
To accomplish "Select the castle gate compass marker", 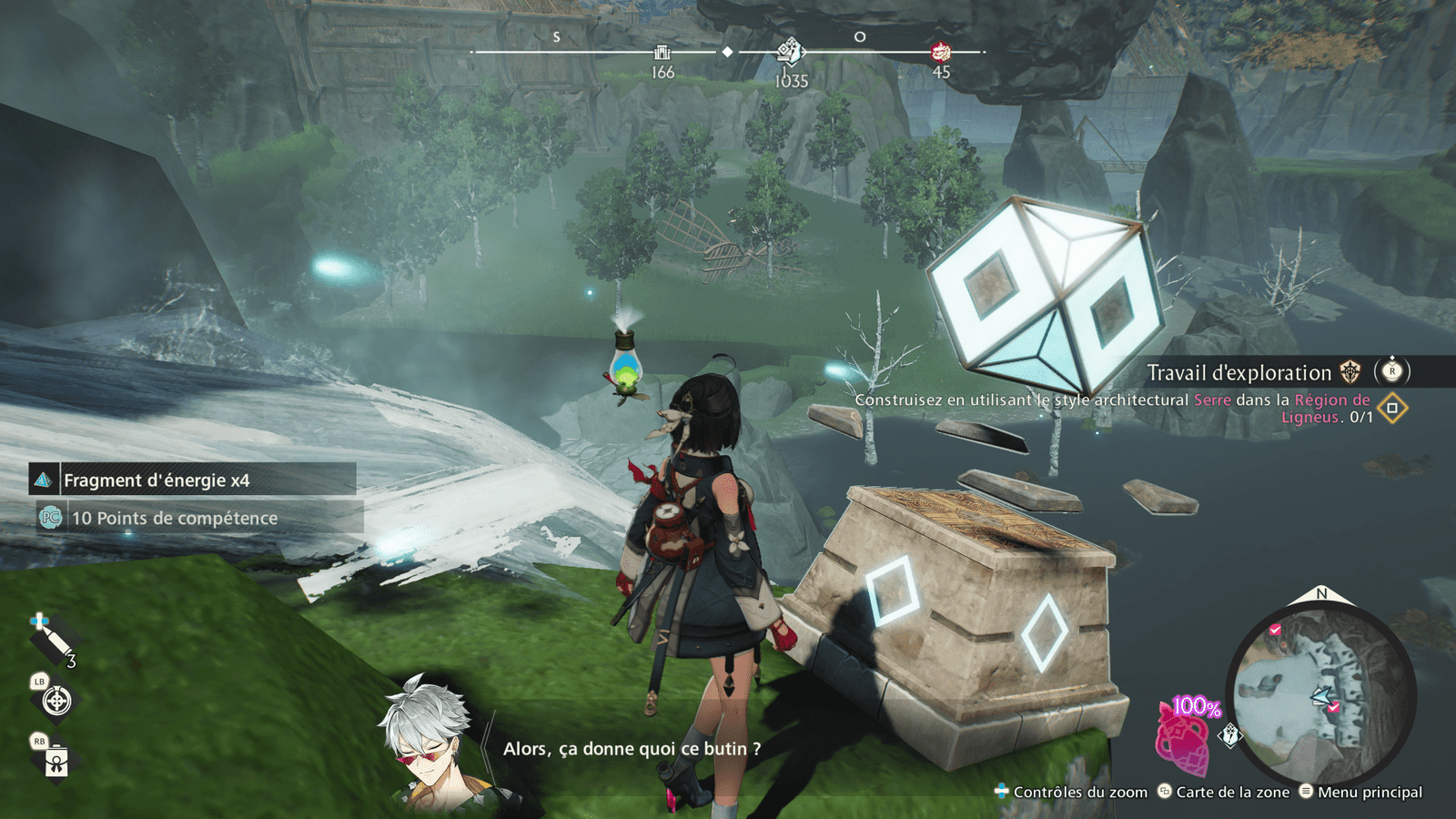I will (x=662, y=53).
